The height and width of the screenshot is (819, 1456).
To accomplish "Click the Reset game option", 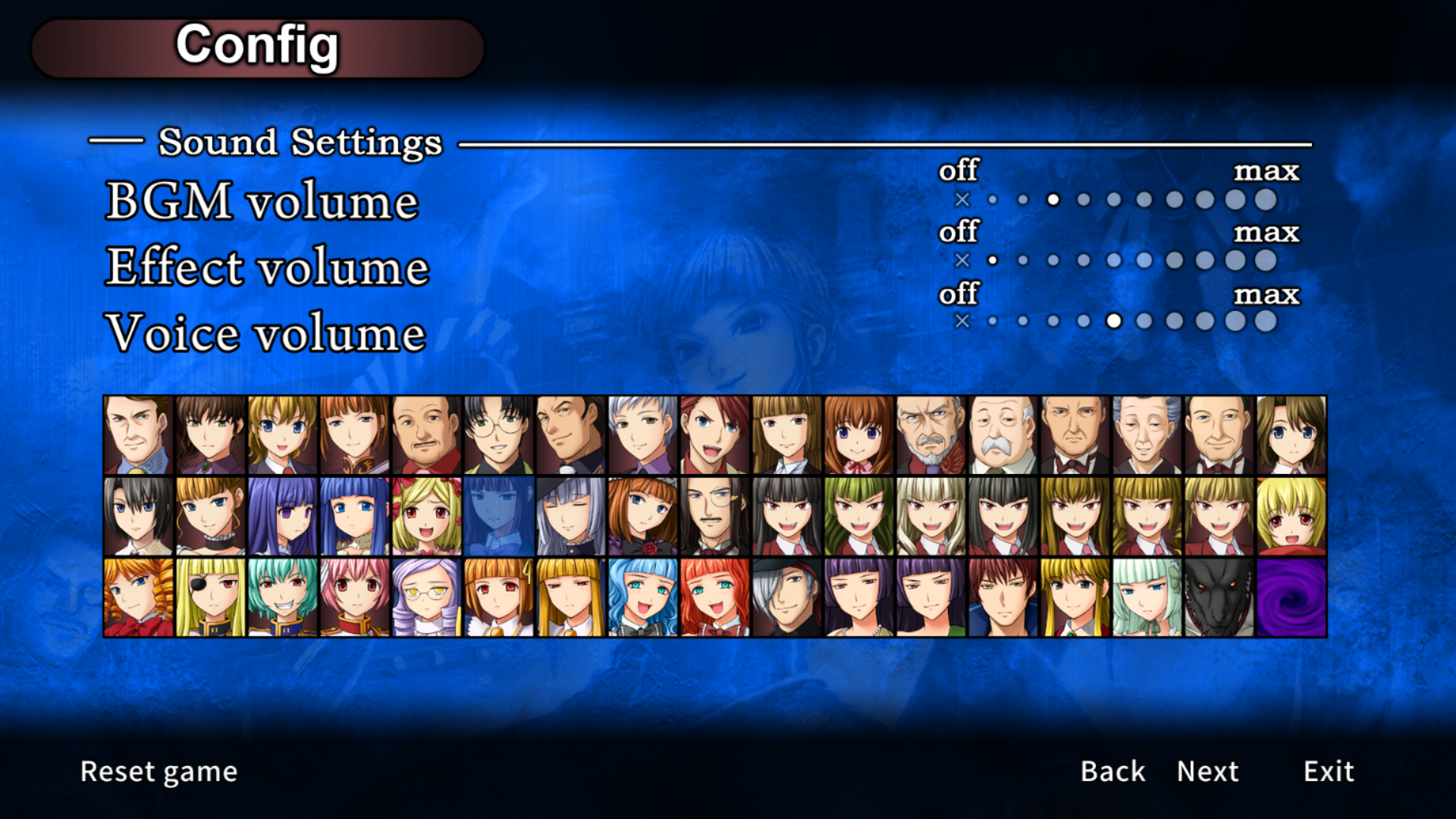I will pos(158,771).
